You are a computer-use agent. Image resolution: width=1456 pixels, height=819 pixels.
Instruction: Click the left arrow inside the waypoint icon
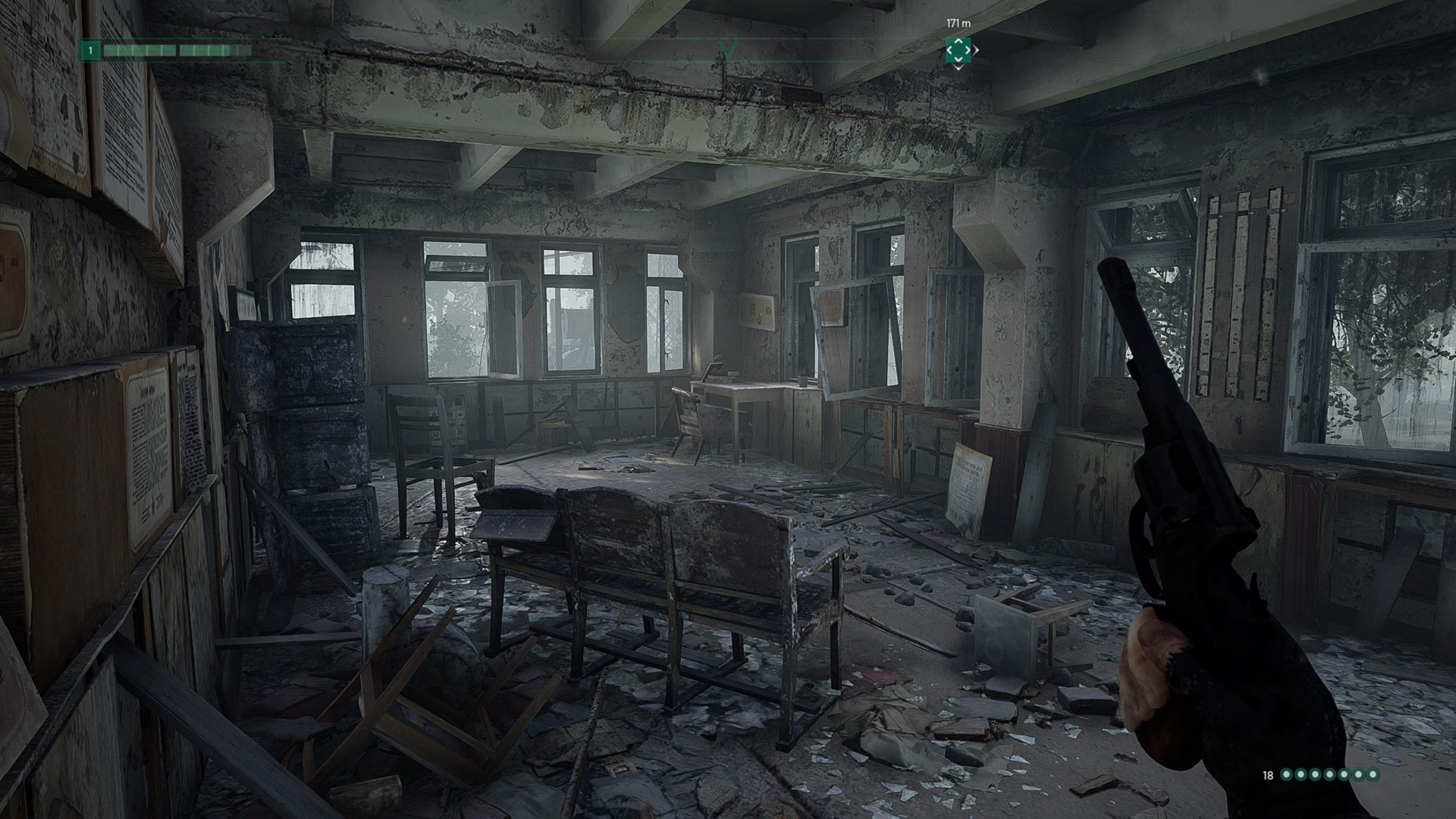(x=950, y=51)
